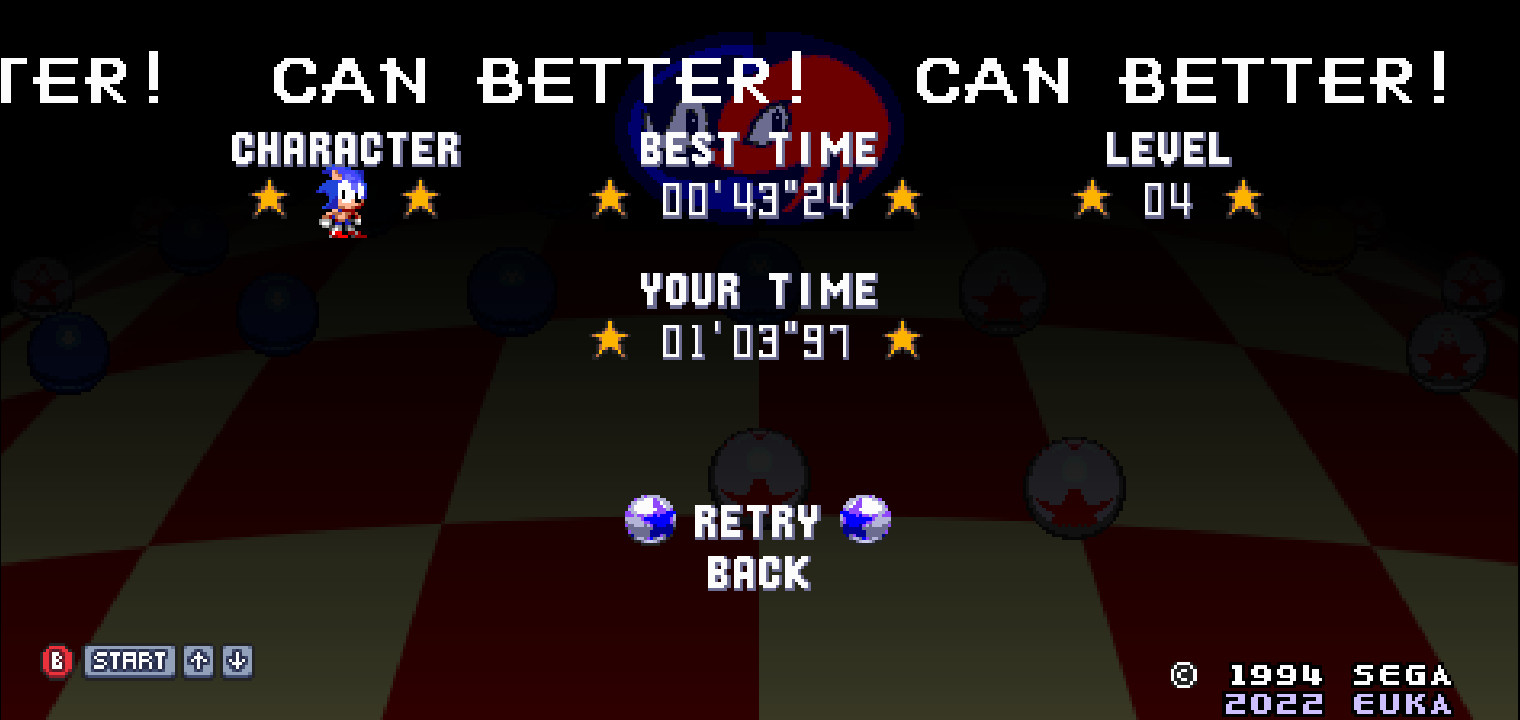This screenshot has height=720, width=1520.
Task: Toggle the star left of CHARACTER
Action: point(267,198)
